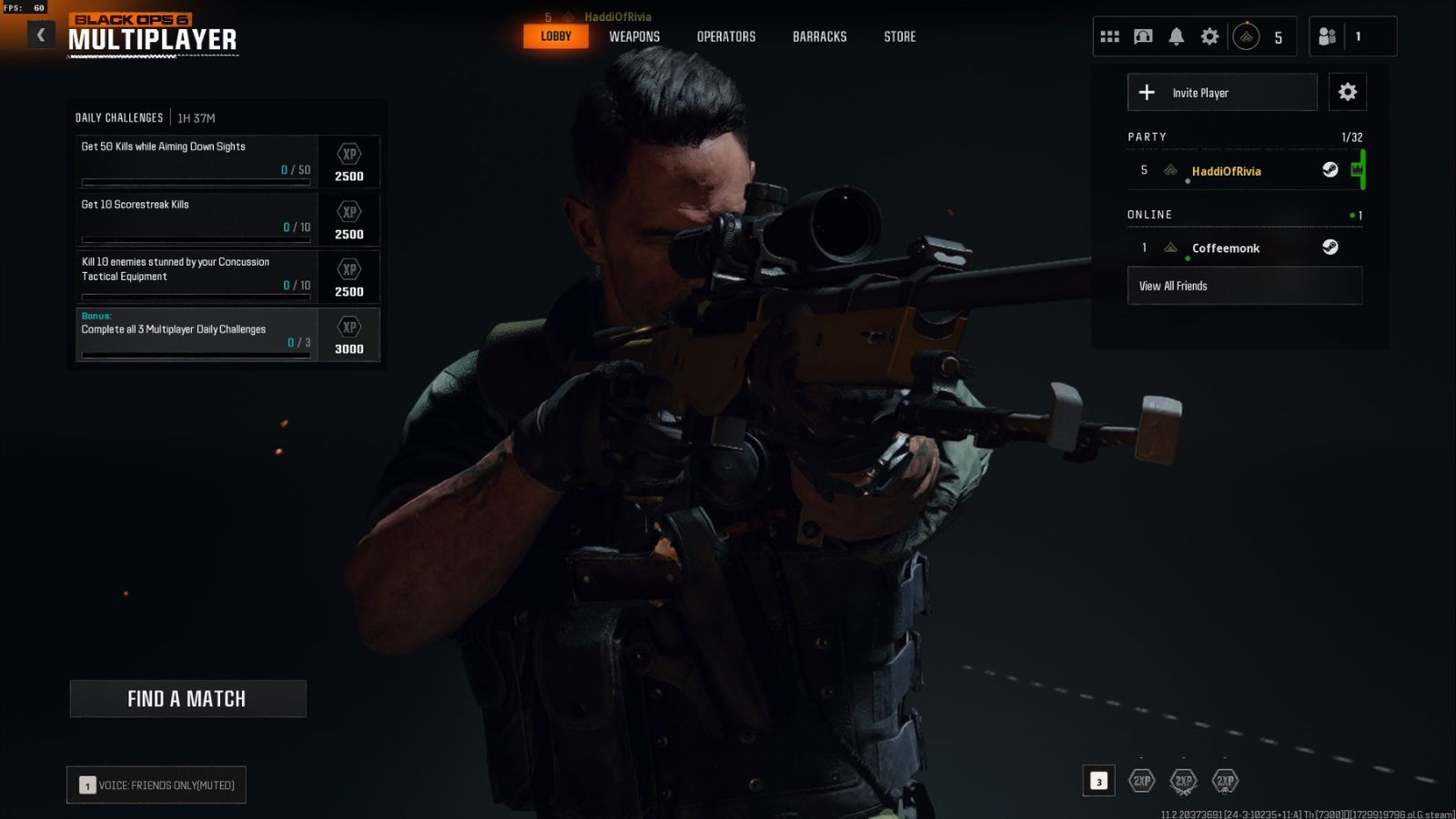Click FIND A MATCH
Viewport: 1456px width, 819px height.
click(187, 699)
